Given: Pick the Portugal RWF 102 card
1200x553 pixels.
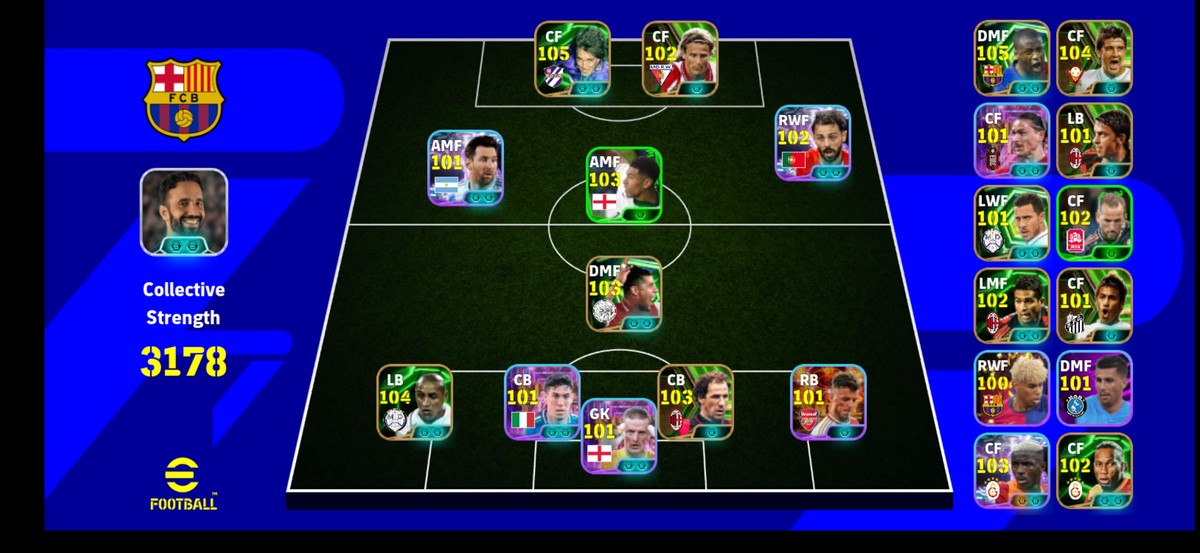Looking at the screenshot, I should [x=812, y=143].
